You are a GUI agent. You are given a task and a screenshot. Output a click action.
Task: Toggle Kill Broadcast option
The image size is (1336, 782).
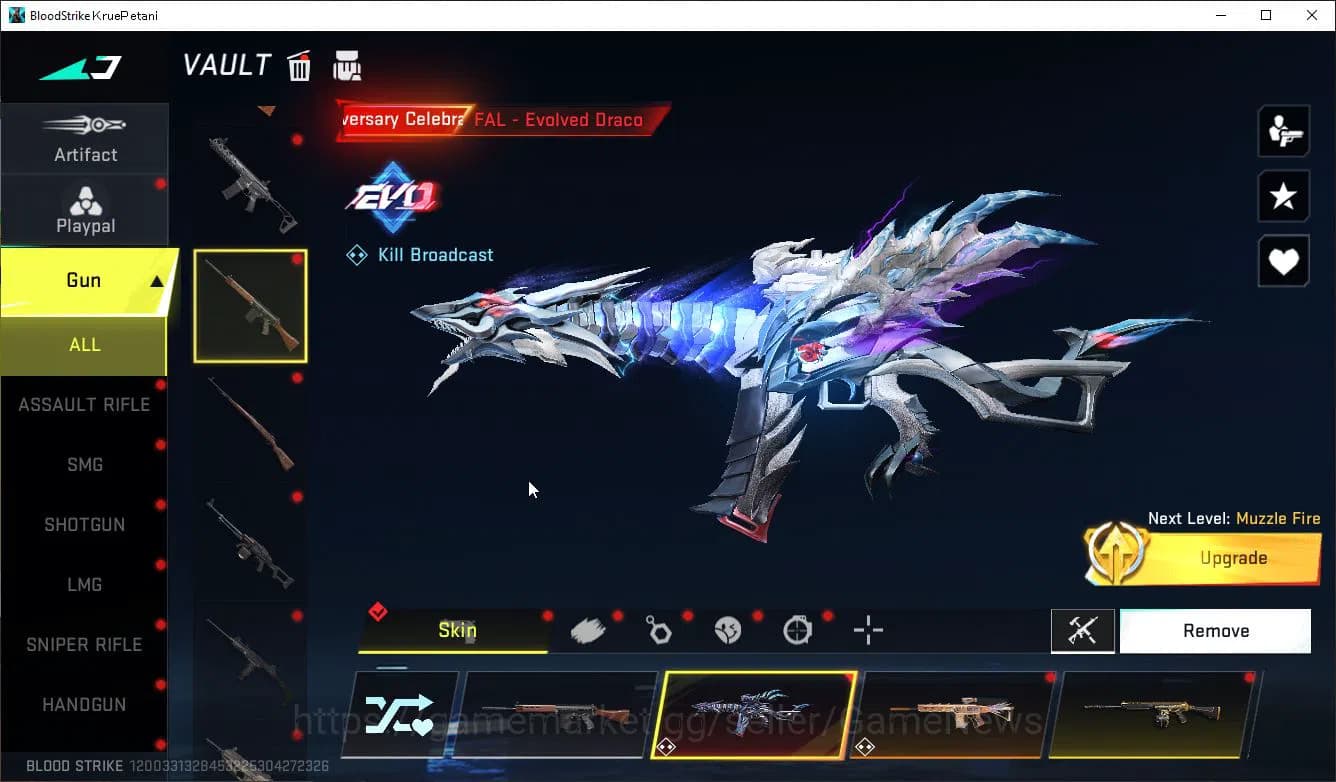pyautogui.click(x=419, y=254)
